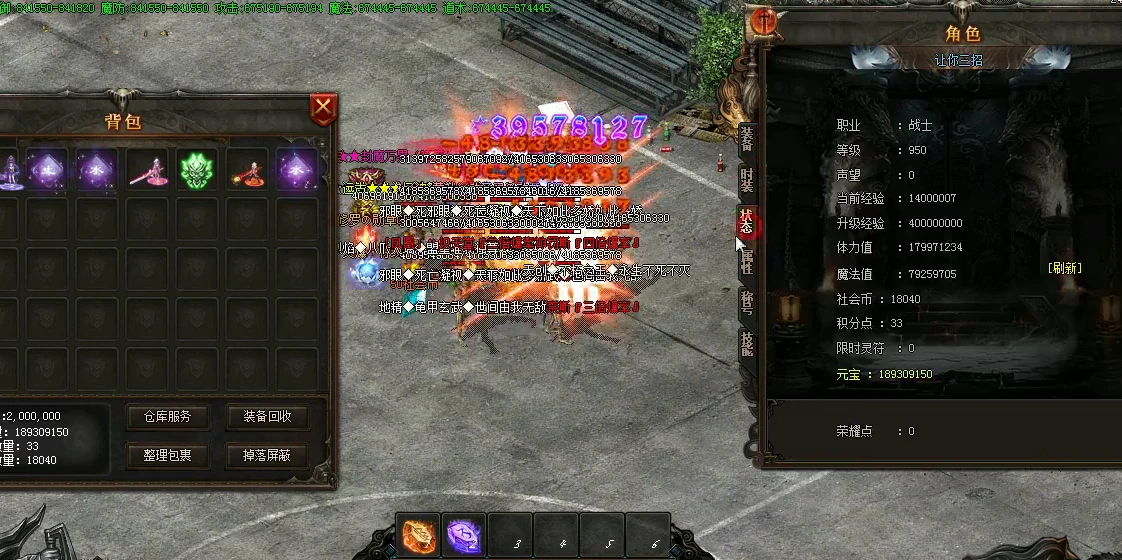Viewport: 1122px width, 560px height.
Task: Switch to the 装备 equipment tab
Action: 747,140
